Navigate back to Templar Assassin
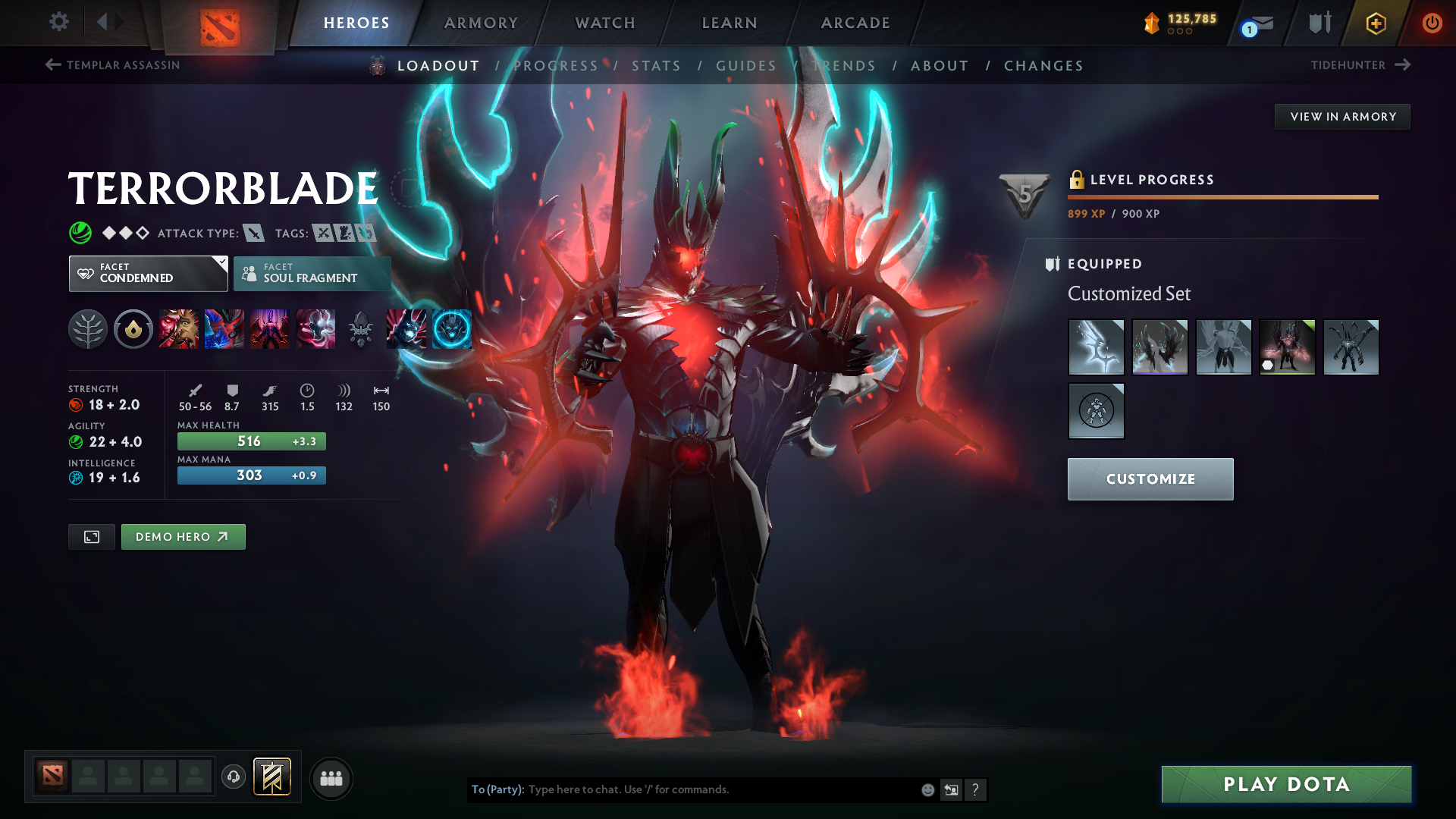Image resolution: width=1456 pixels, height=819 pixels. 112,65
